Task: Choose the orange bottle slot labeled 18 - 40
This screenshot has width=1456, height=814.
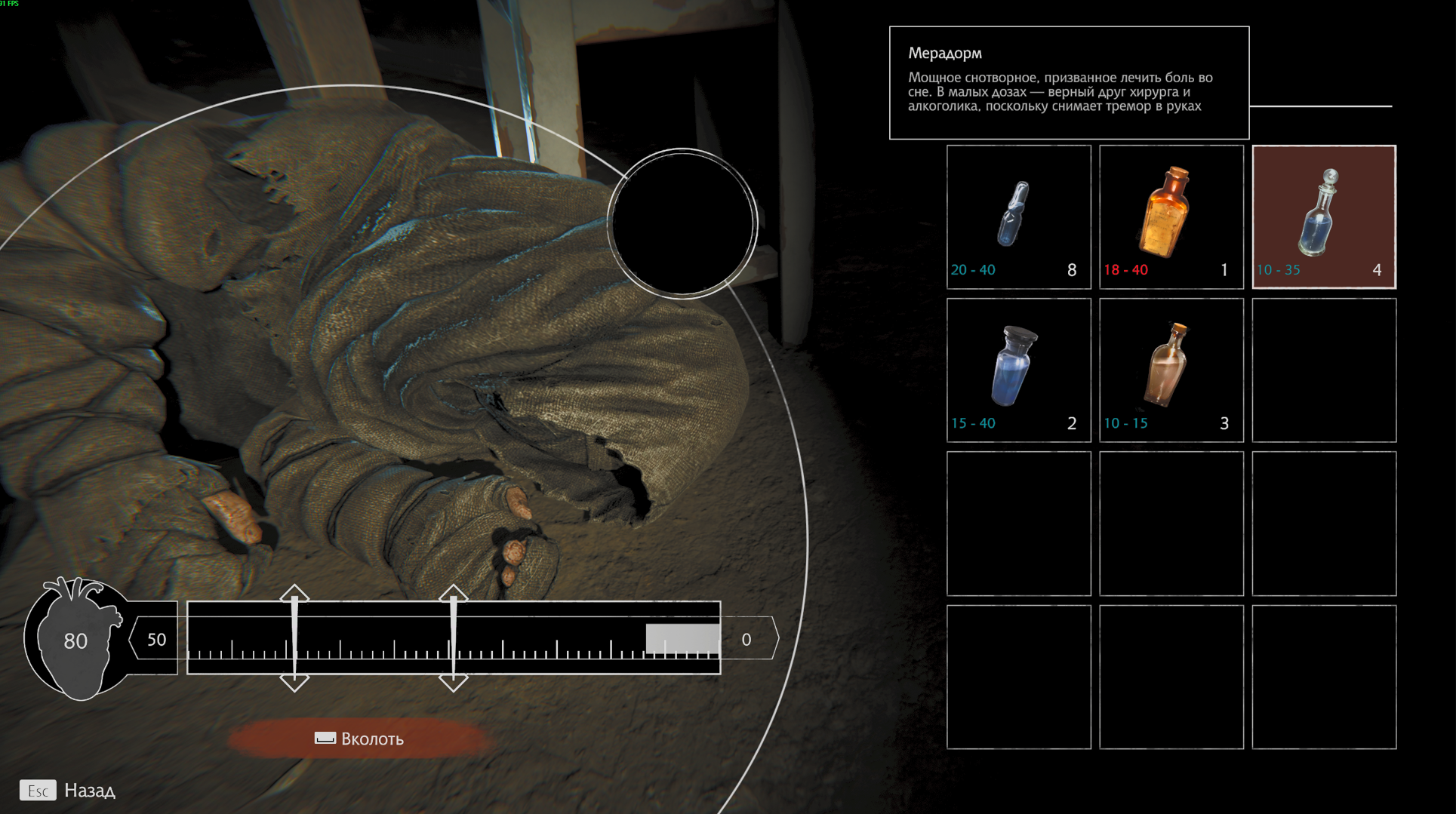Action: (1171, 217)
